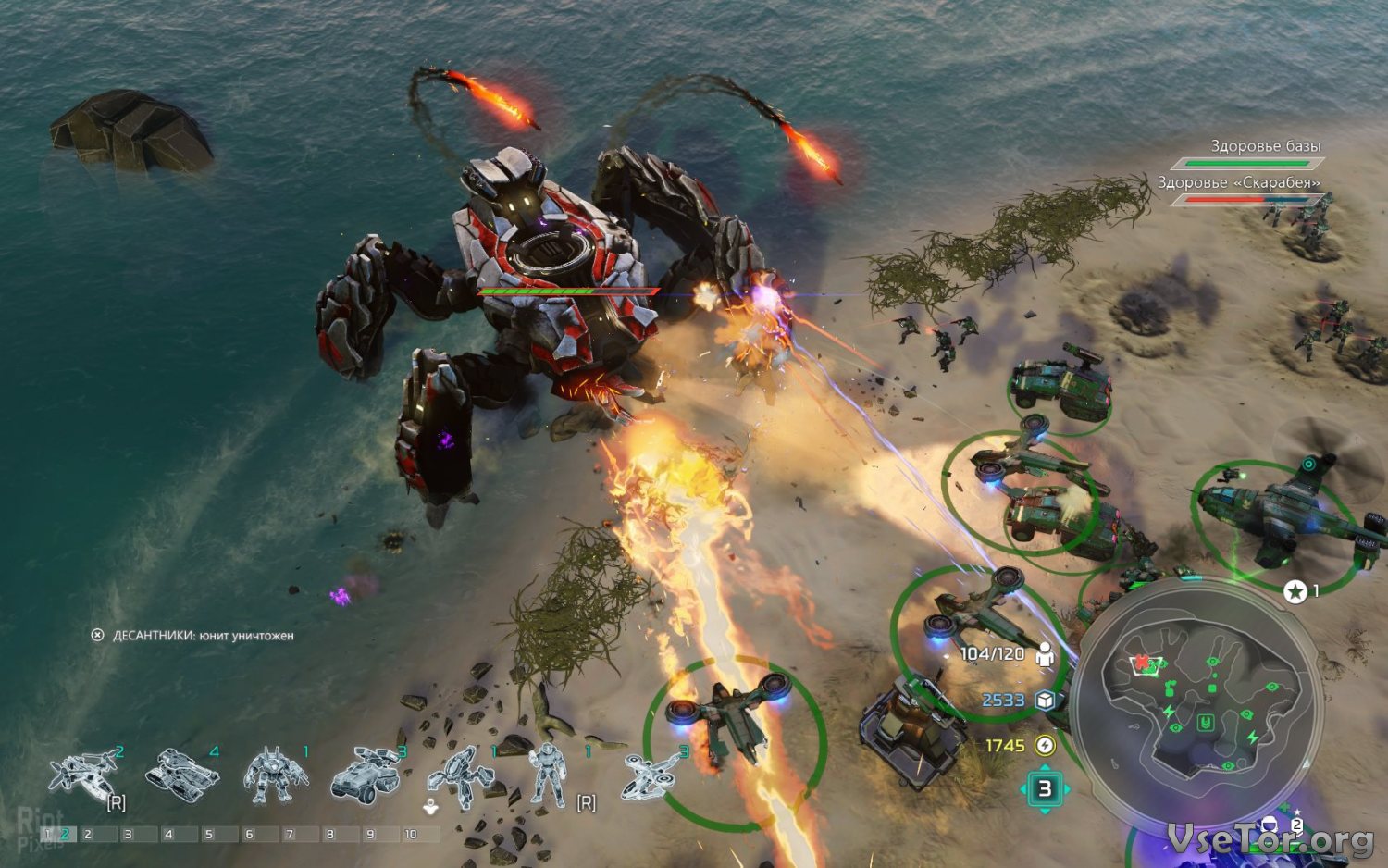Select the four-legged walker unit icon
Viewport: 1388px width, 868px height.
pyautogui.click(x=463, y=775)
